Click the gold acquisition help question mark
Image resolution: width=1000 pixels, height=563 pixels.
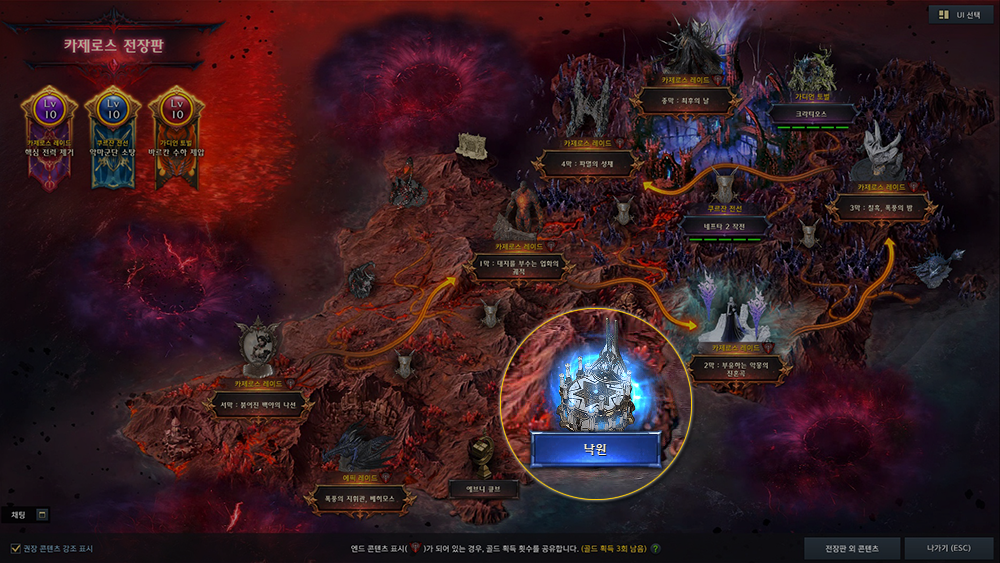pos(656,548)
